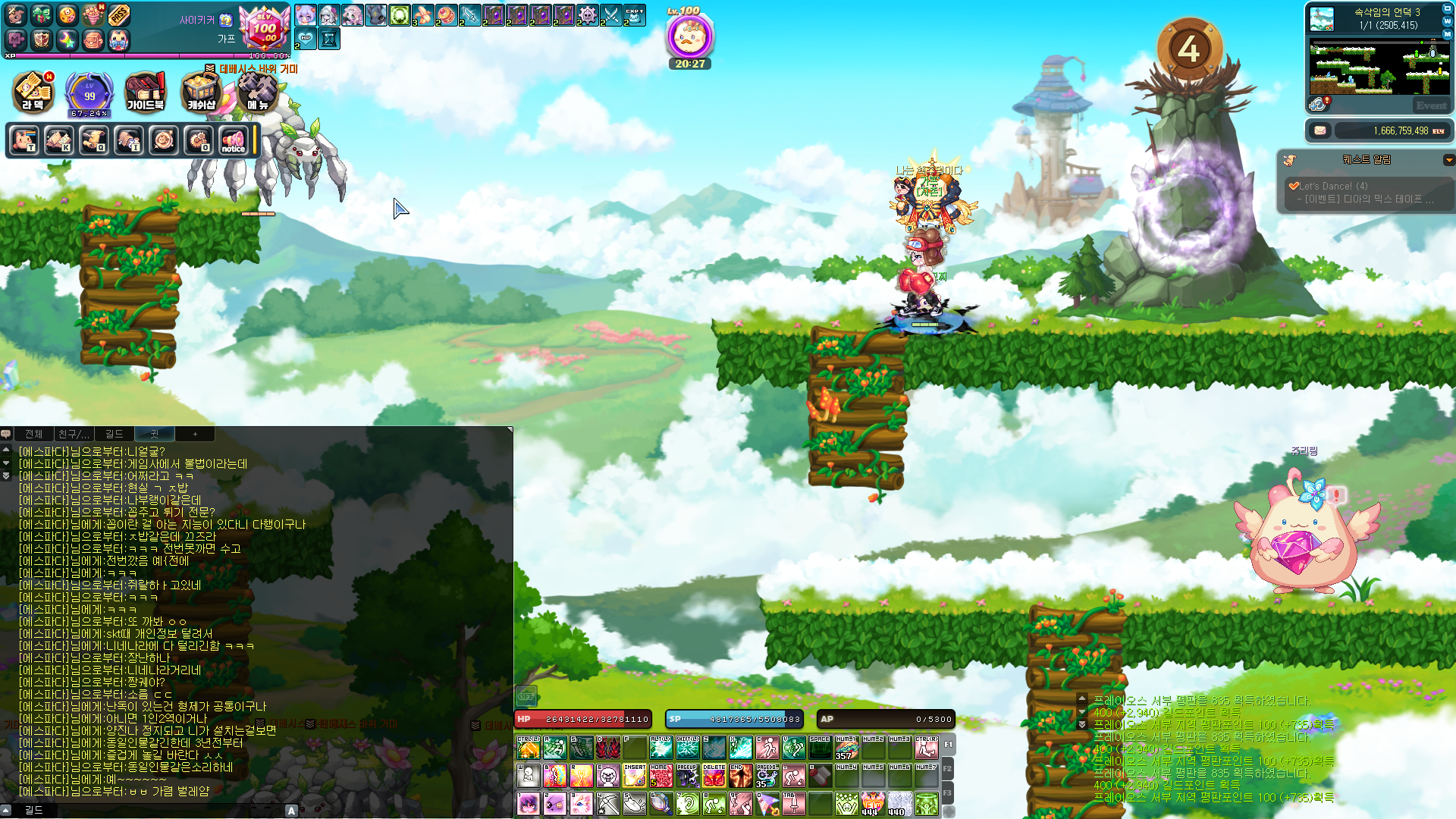Screen dimensions: 1456x819
Task: Switch to the 전체 chat tab
Action: click(33, 434)
